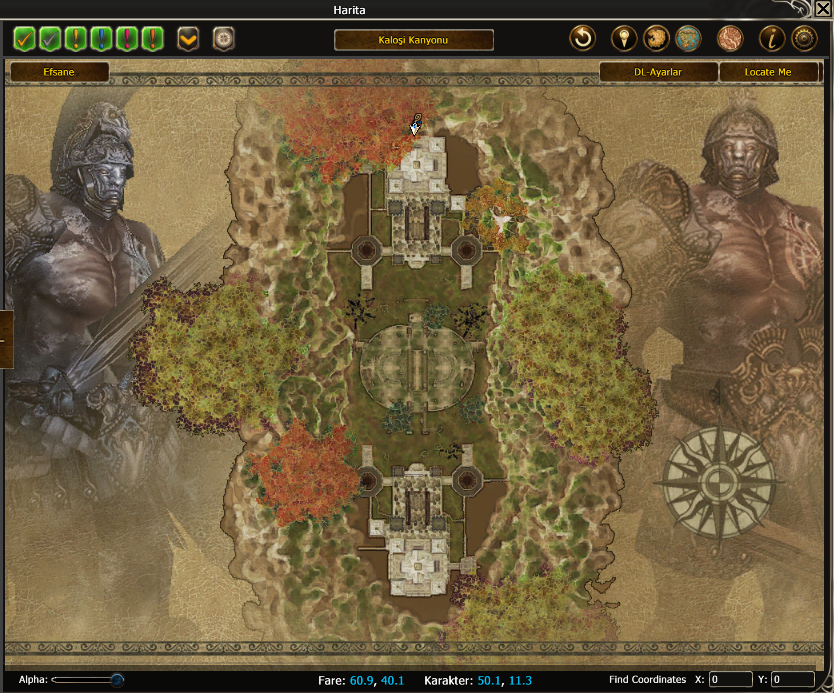
Task: Toggle the blue exclamation mark filter
Action: pos(101,39)
